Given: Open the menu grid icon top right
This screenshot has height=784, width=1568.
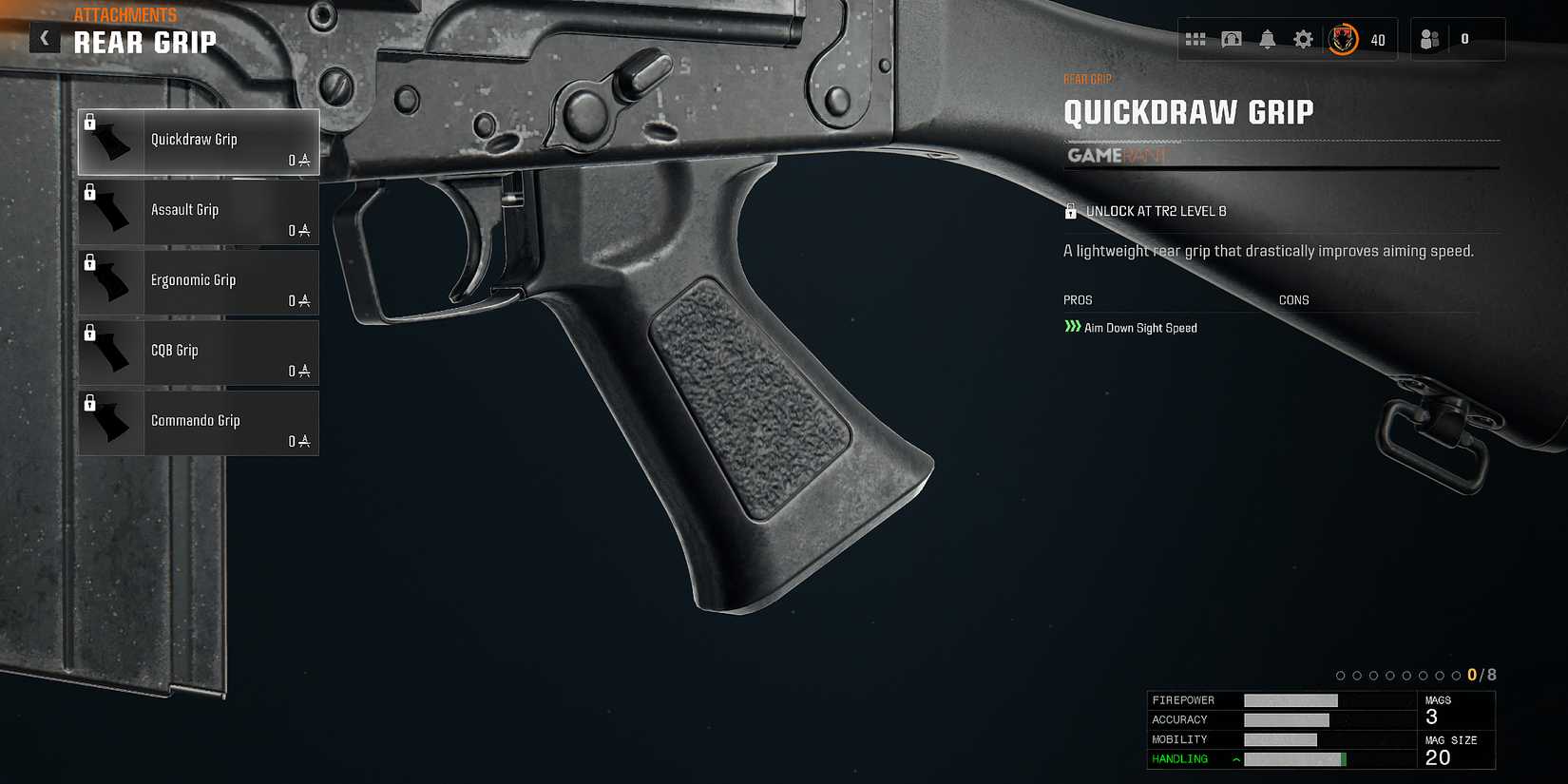Looking at the screenshot, I should pyautogui.click(x=1197, y=40).
